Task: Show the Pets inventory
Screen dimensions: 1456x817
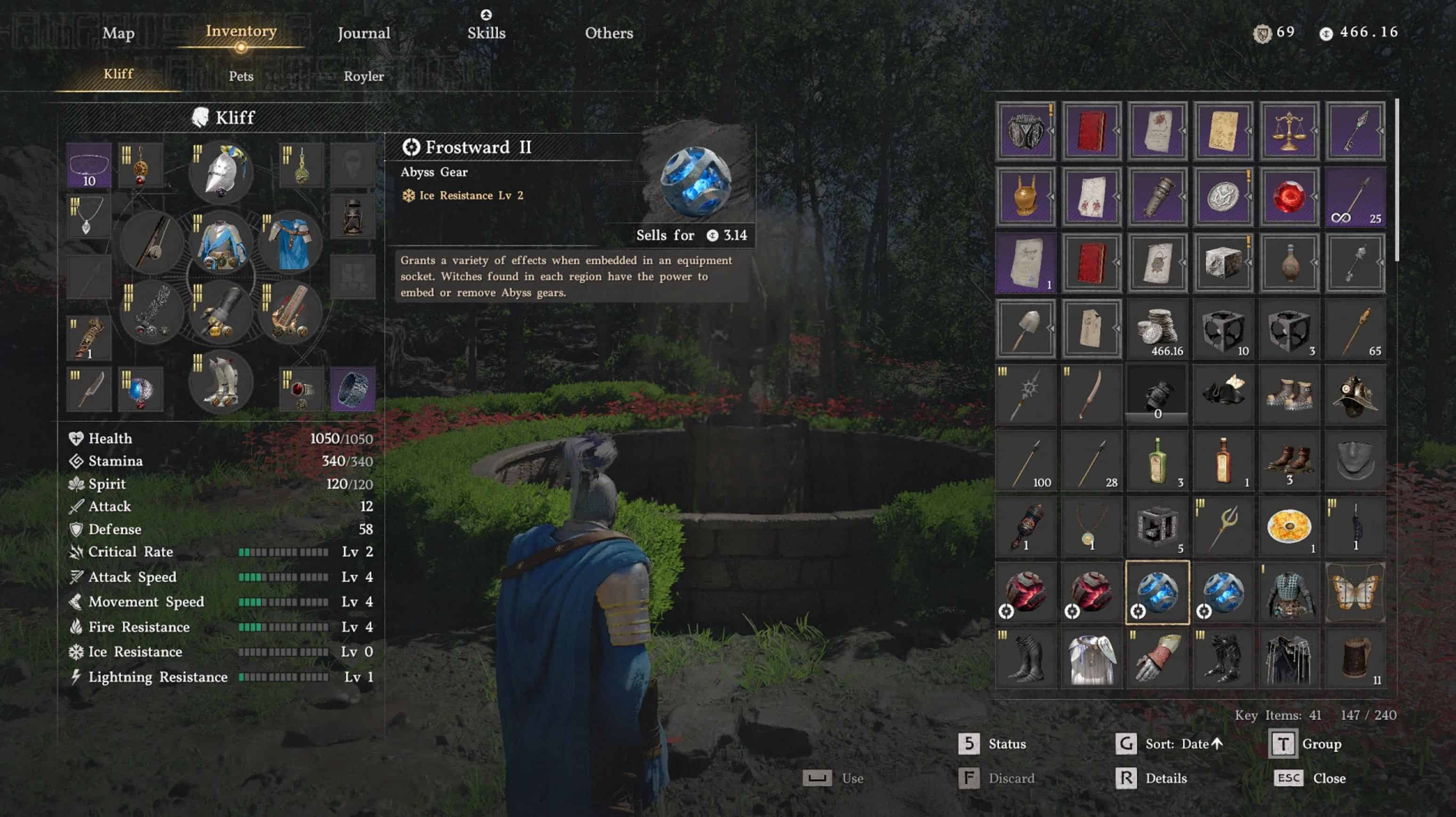Action: tap(241, 76)
